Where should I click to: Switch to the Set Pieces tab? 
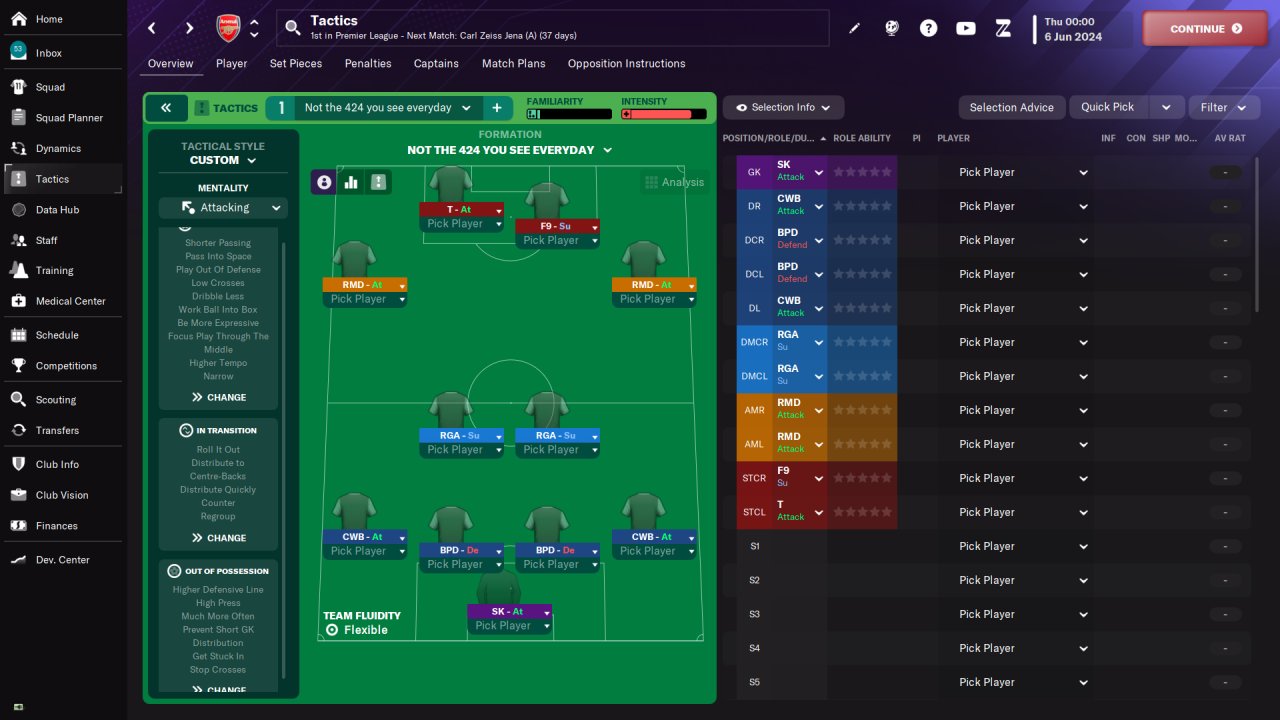[x=296, y=64]
